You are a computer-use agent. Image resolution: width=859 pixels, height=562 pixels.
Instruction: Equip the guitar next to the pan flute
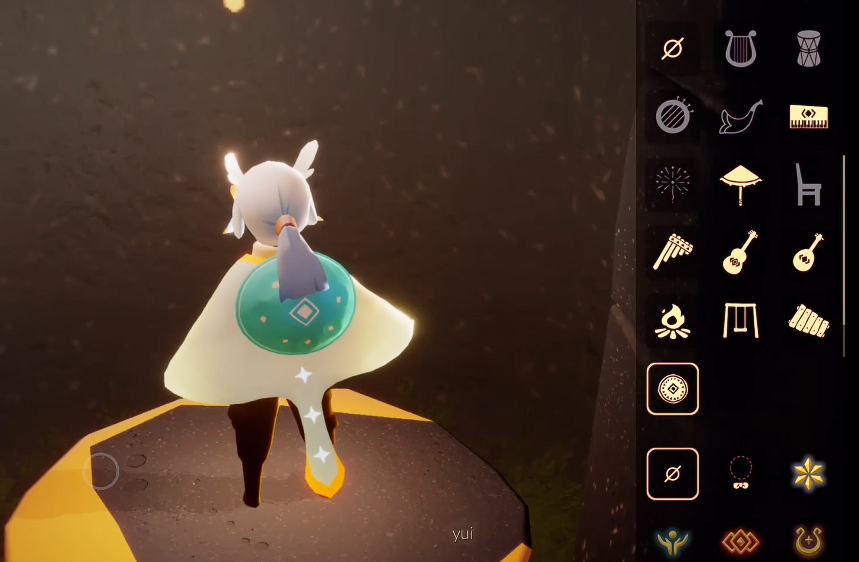click(740, 252)
